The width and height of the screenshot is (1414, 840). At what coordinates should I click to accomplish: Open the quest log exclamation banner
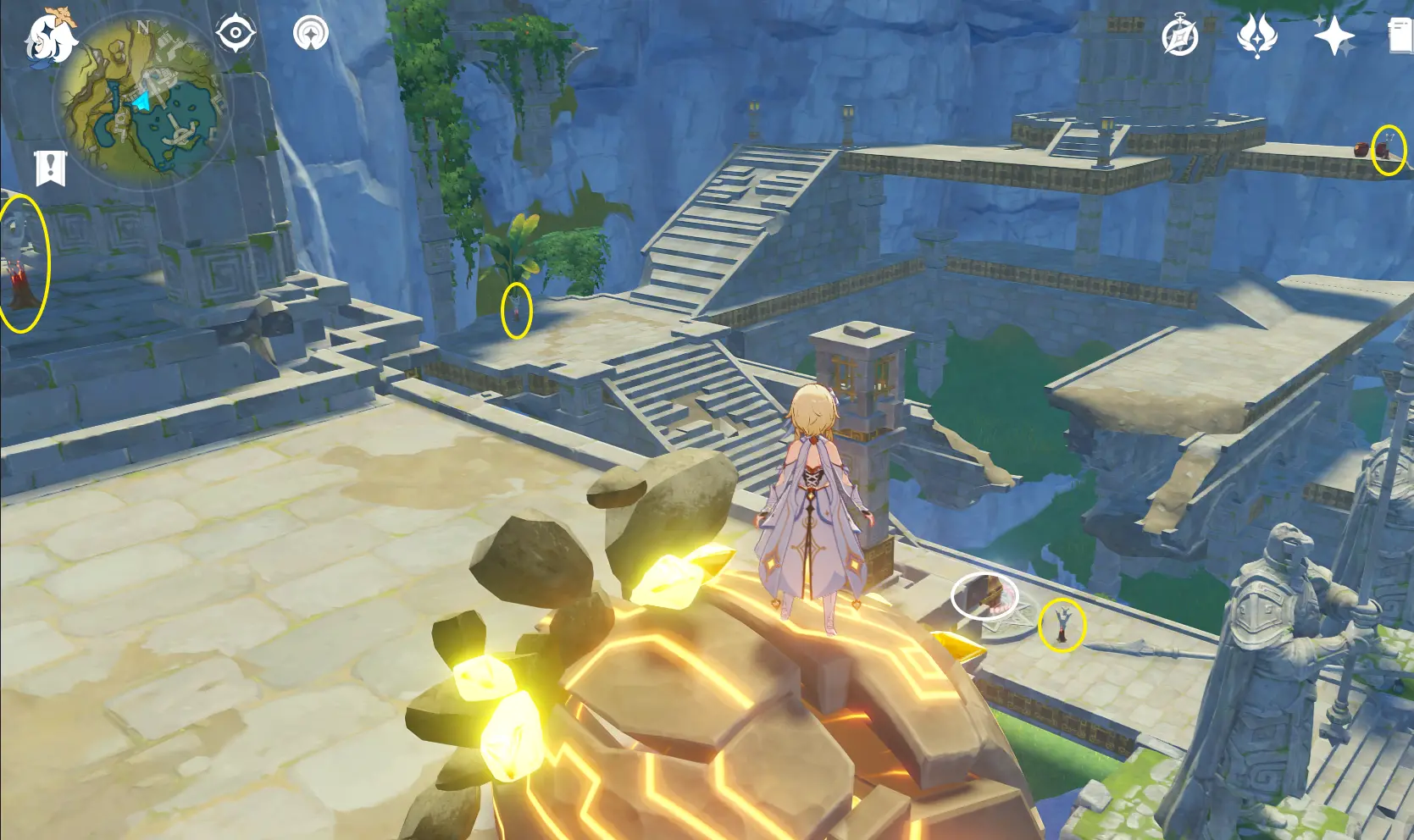click(x=50, y=168)
